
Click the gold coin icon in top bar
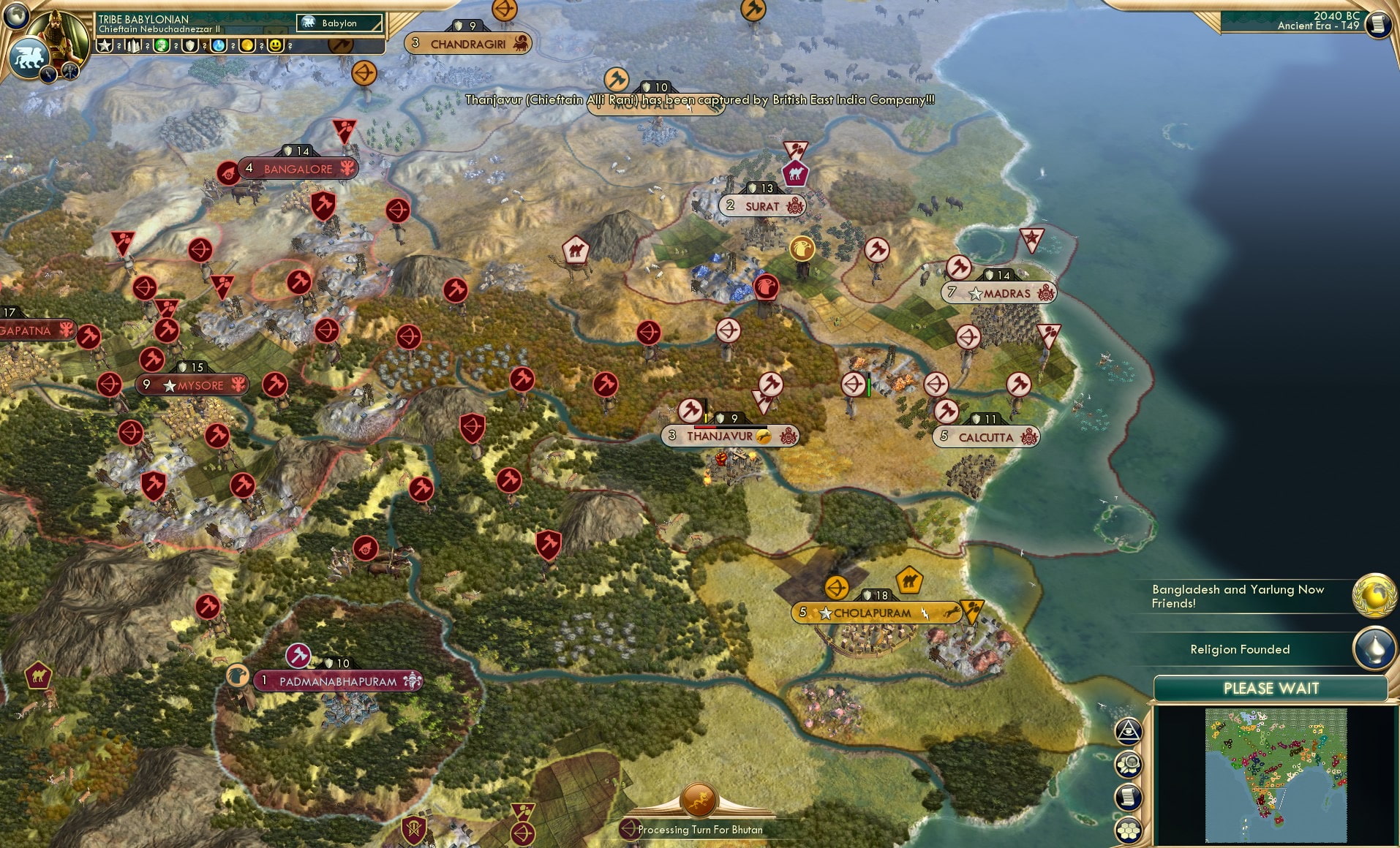(x=246, y=45)
